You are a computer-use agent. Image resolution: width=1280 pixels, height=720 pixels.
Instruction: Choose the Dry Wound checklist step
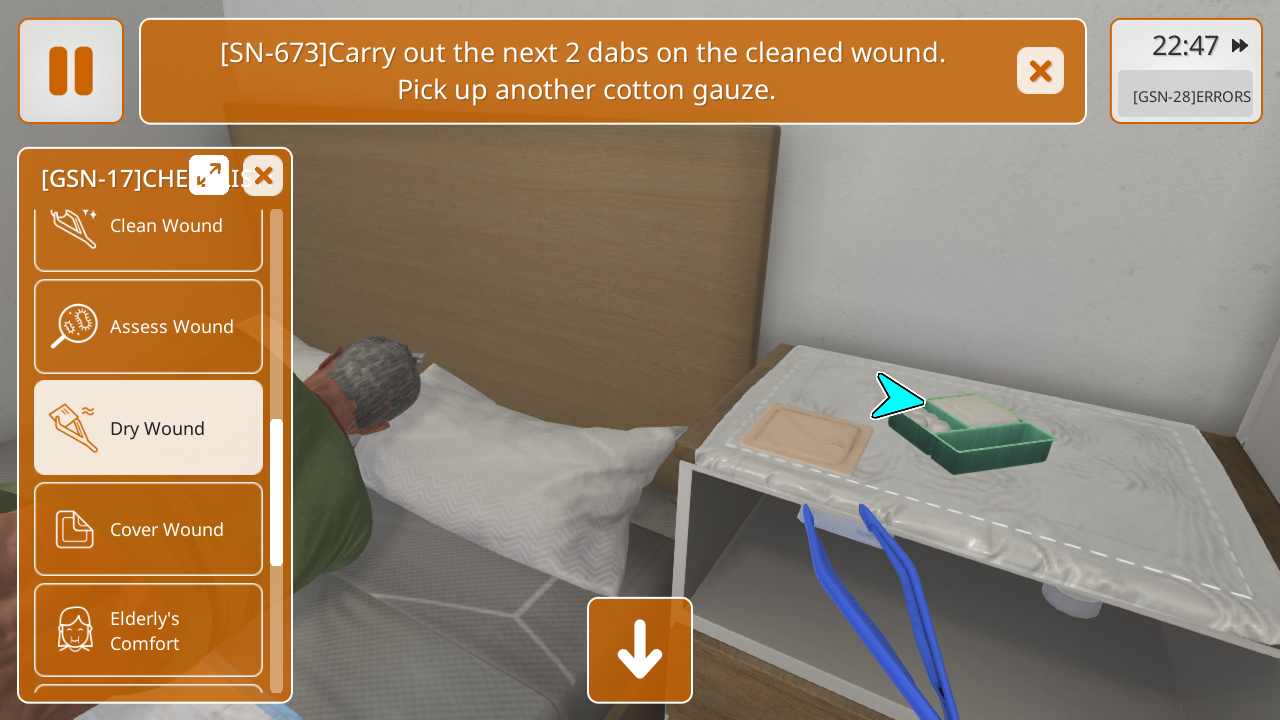[x=148, y=428]
